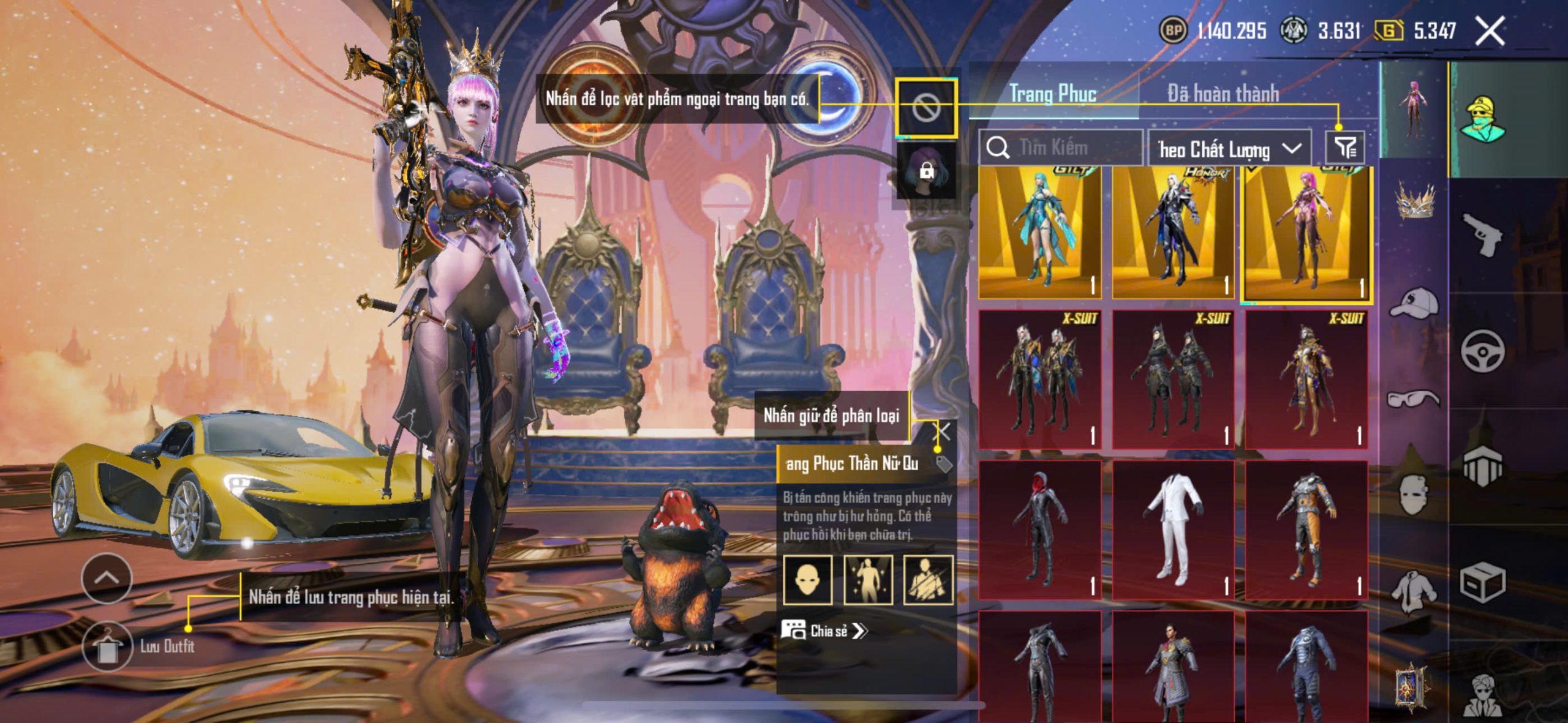This screenshot has width=1568, height=723.
Task: Select the red hooded black outfit
Action: tap(1039, 530)
